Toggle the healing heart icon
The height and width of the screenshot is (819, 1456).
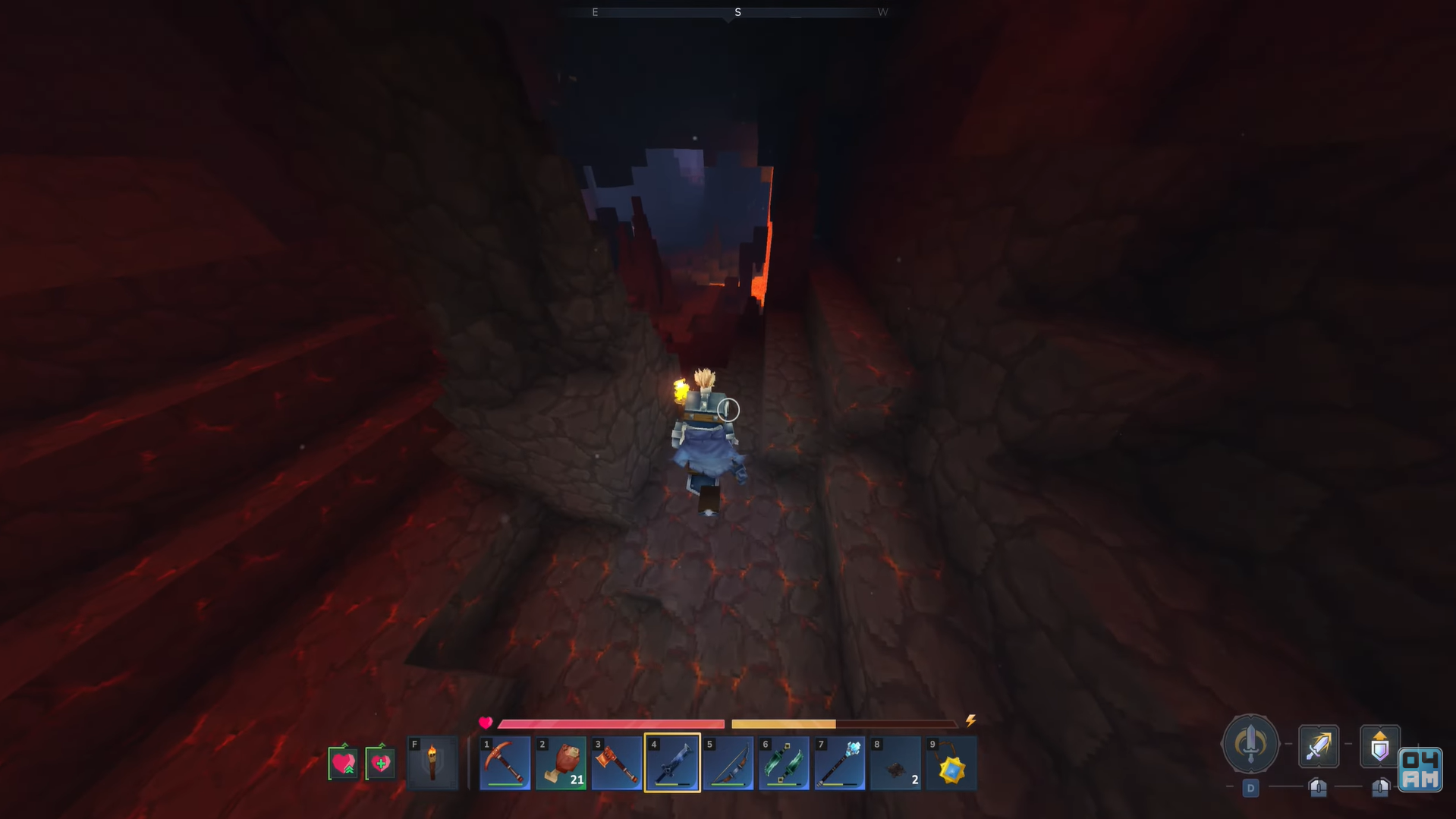[x=381, y=763]
